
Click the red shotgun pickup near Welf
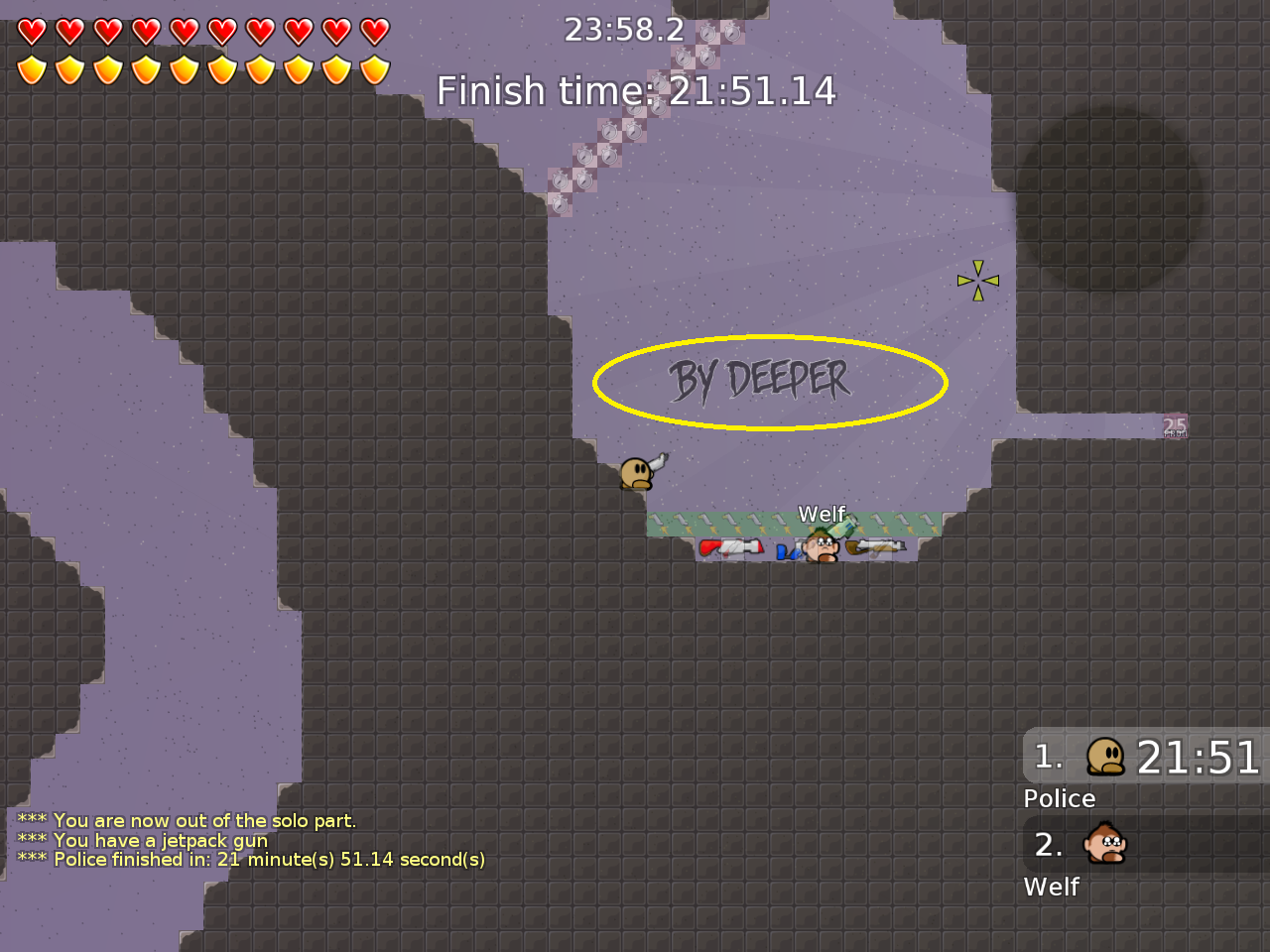[731, 547]
